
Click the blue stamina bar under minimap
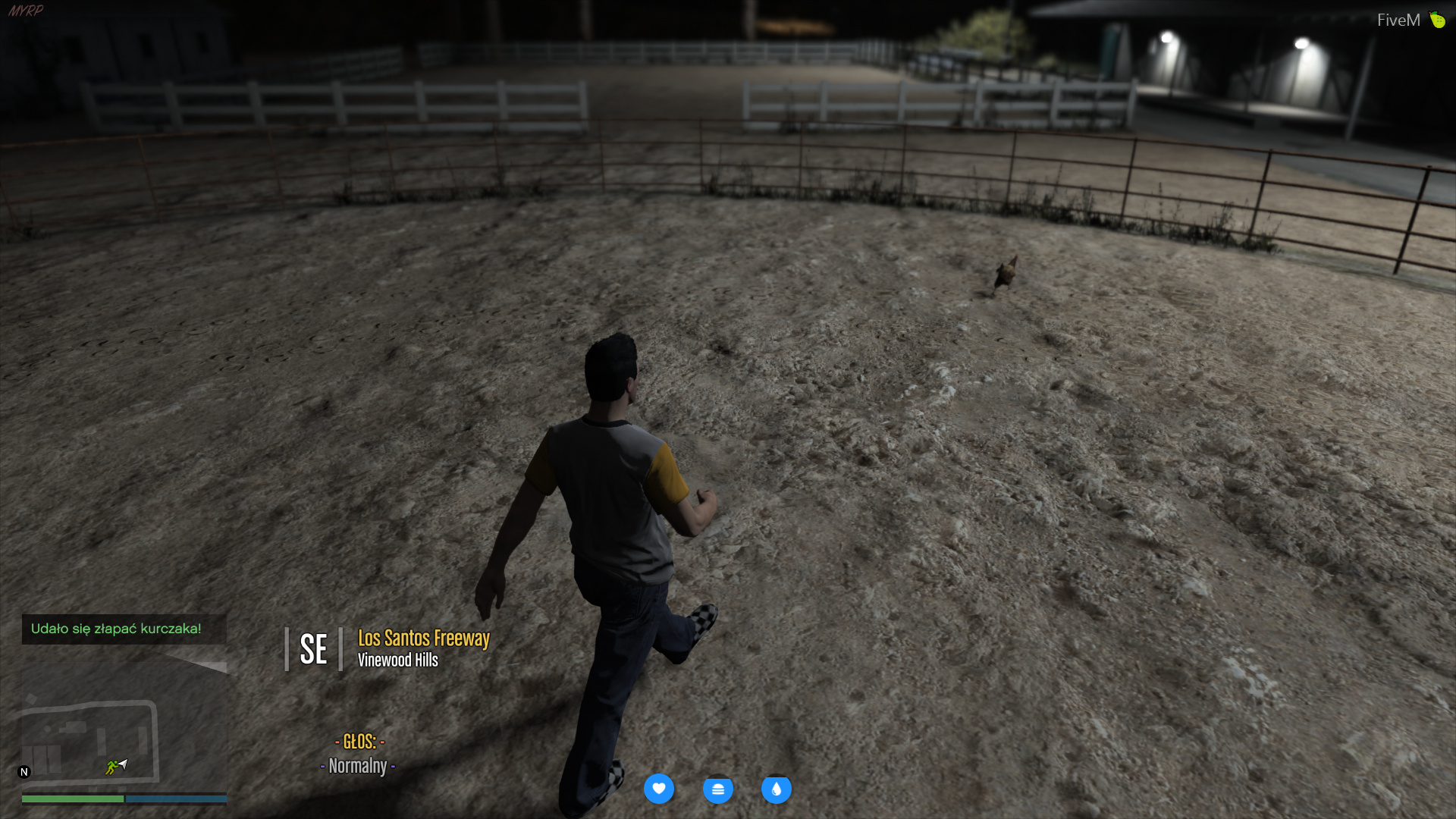pyautogui.click(x=174, y=799)
